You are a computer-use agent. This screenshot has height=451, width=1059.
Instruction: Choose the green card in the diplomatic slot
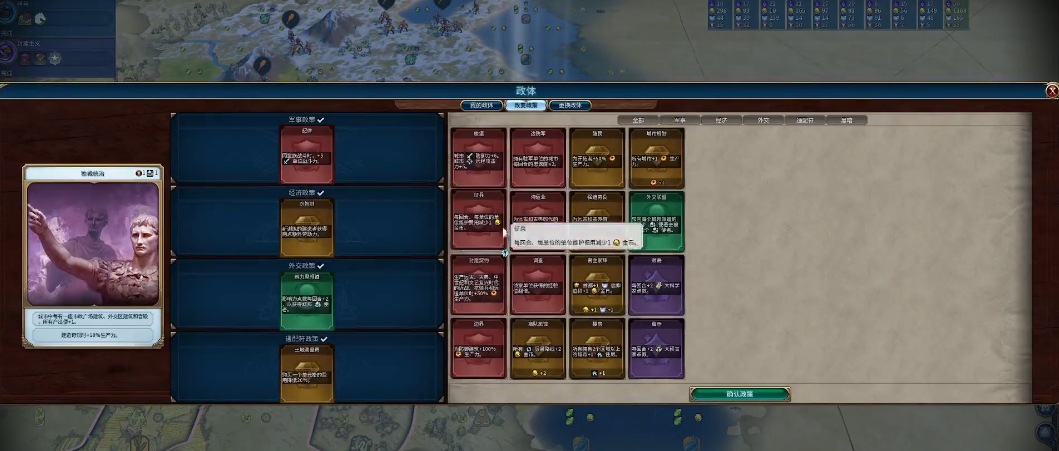[x=307, y=294]
